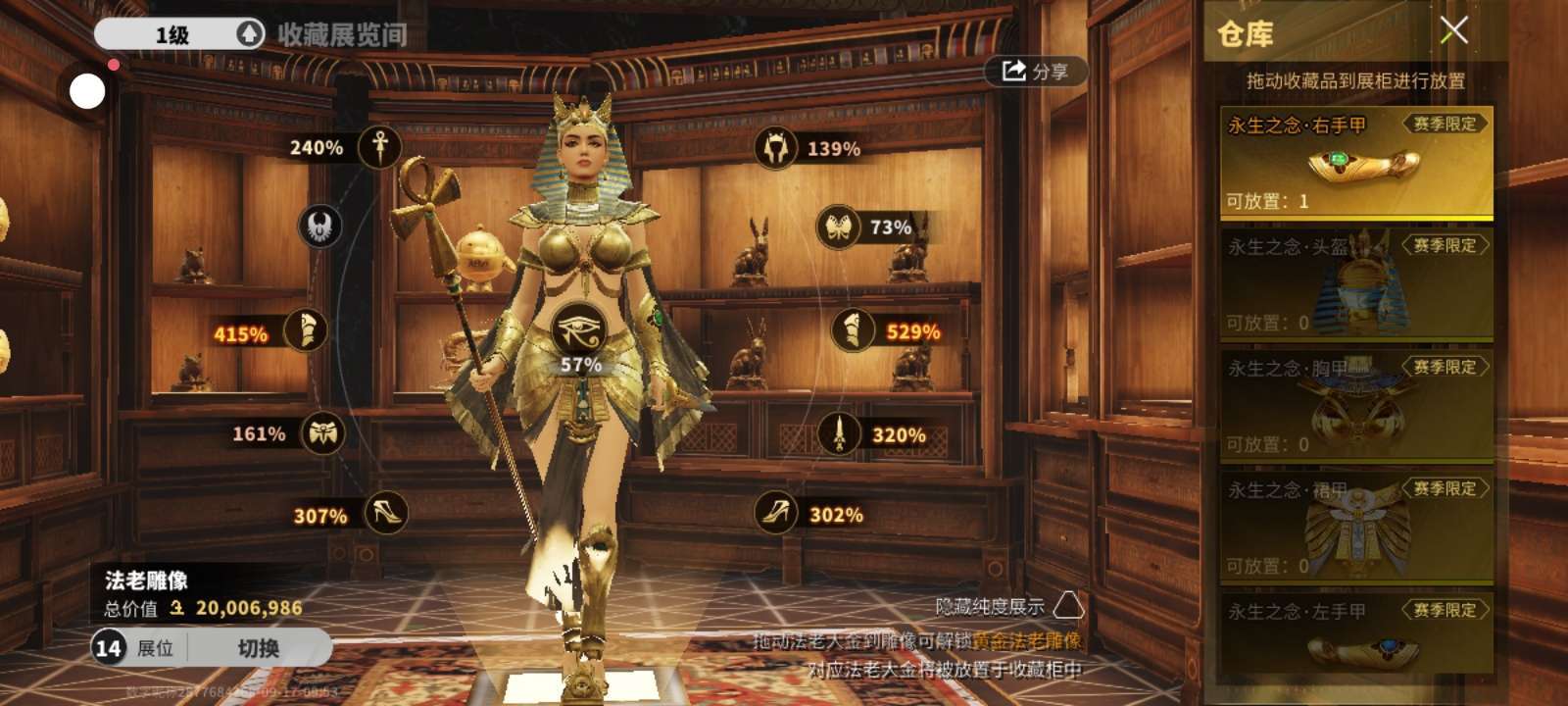Select the 302% high heel slot

[775, 513]
